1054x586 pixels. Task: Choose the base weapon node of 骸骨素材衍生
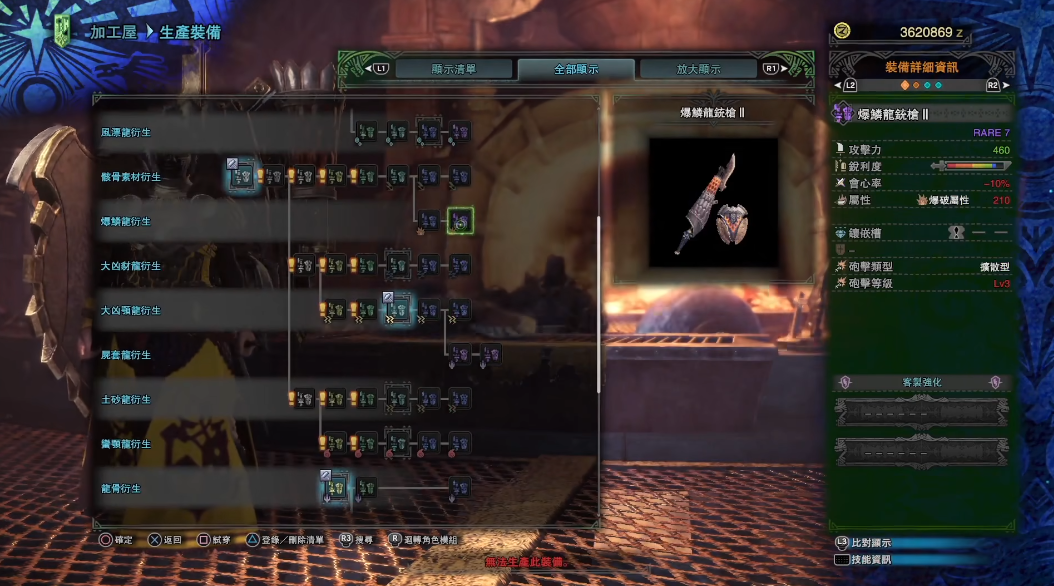[240, 176]
